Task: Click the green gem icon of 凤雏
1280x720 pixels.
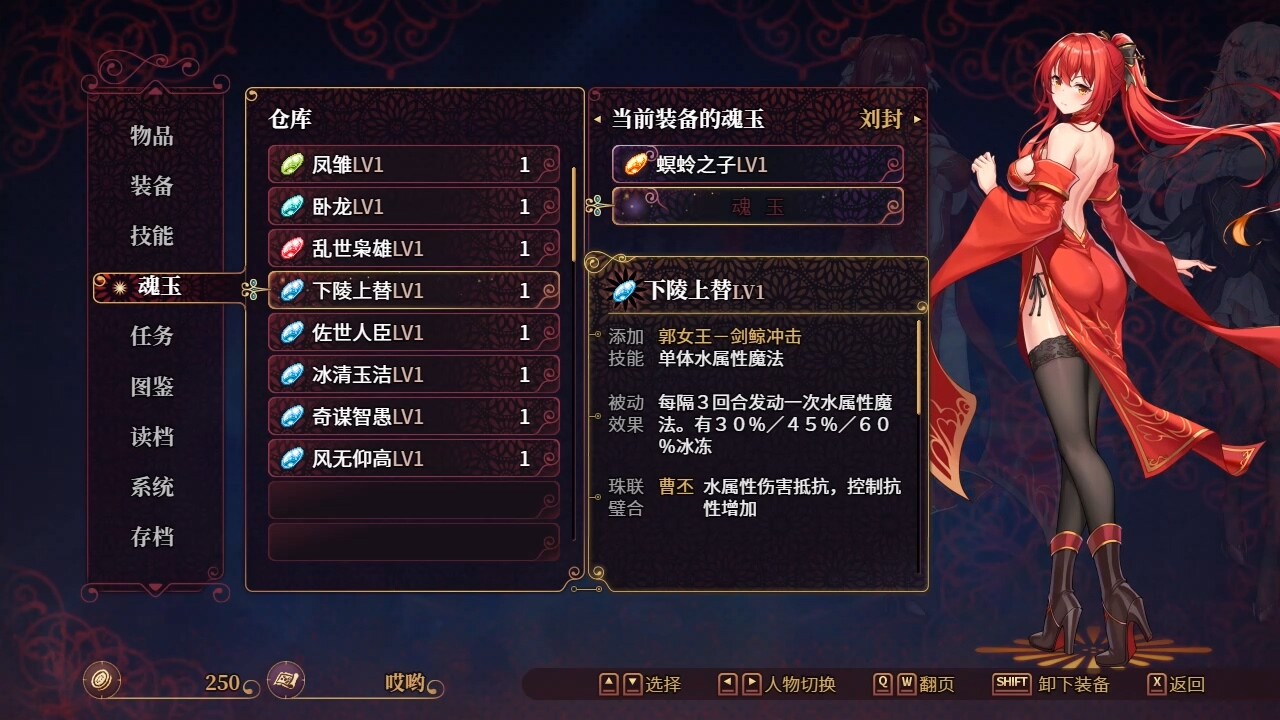Action: coord(290,165)
